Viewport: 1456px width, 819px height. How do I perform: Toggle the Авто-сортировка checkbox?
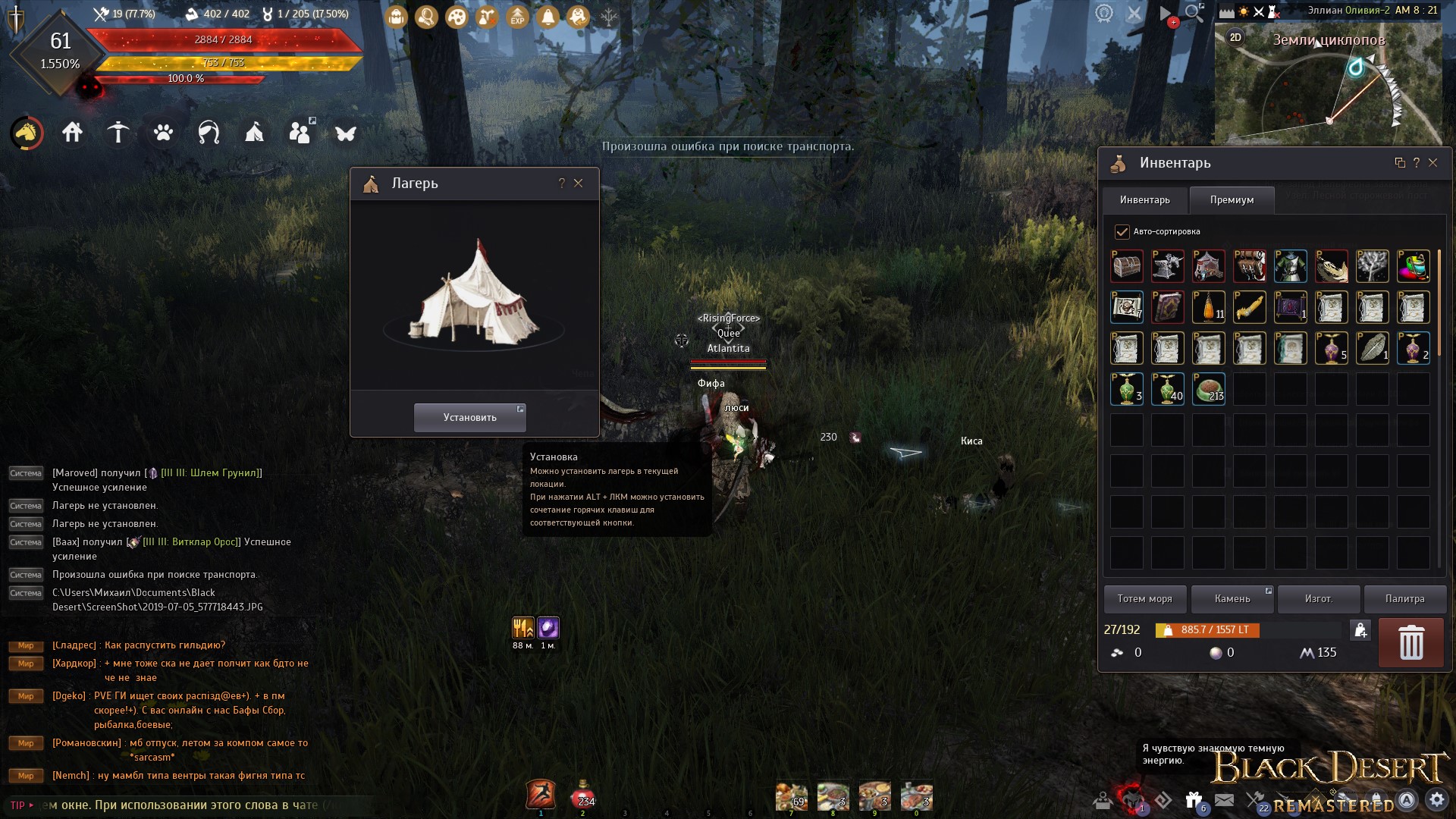click(1122, 231)
